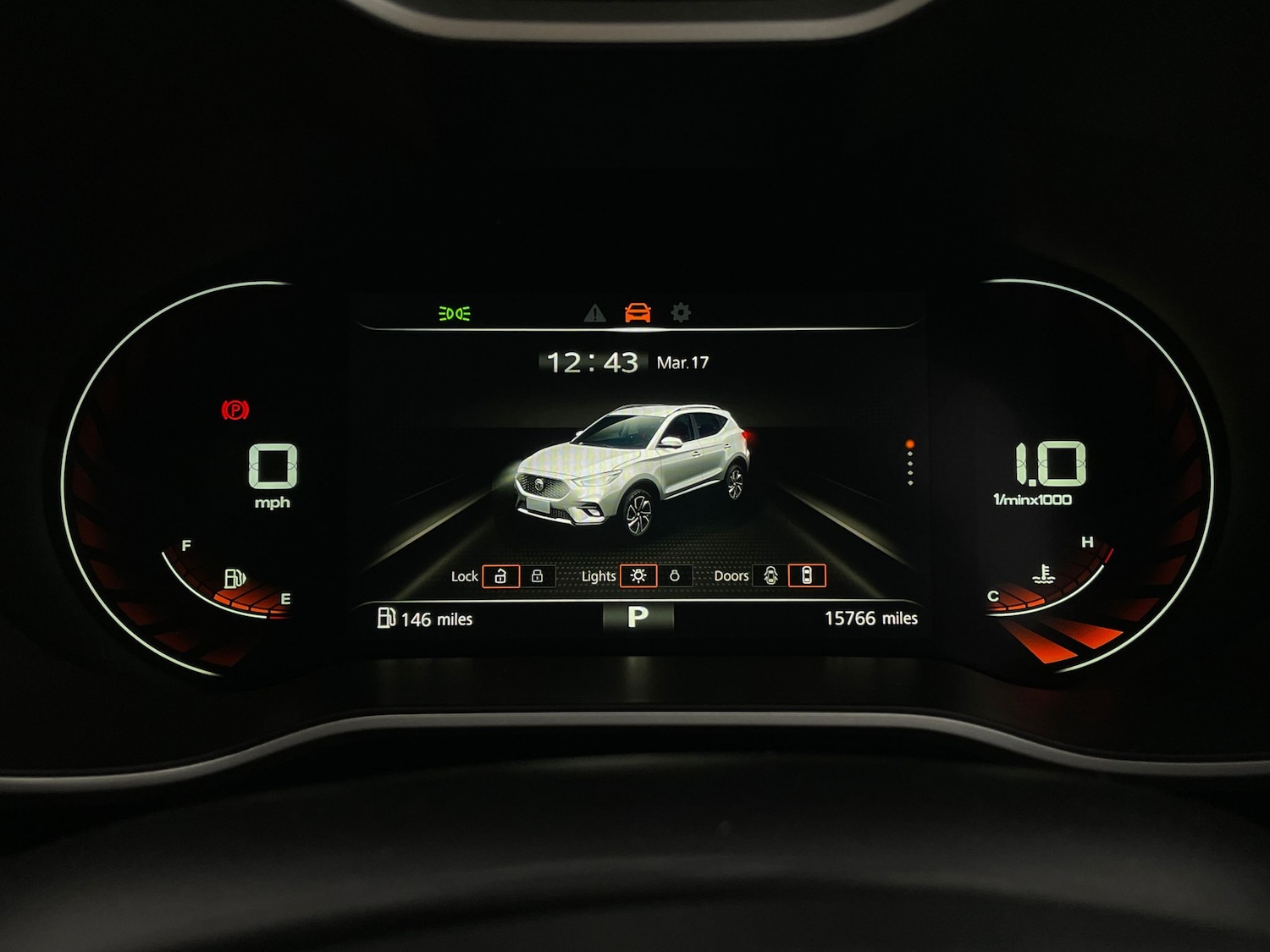Open the gear settings tab
This screenshot has width=1270, height=952.
(x=681, y=313)
